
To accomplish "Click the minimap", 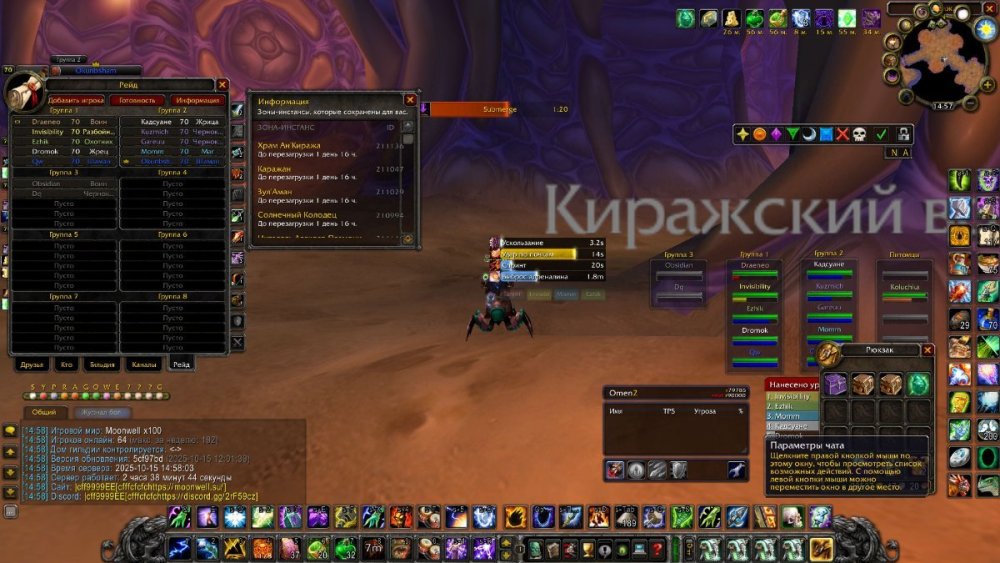I will click(x=942, y=62).
